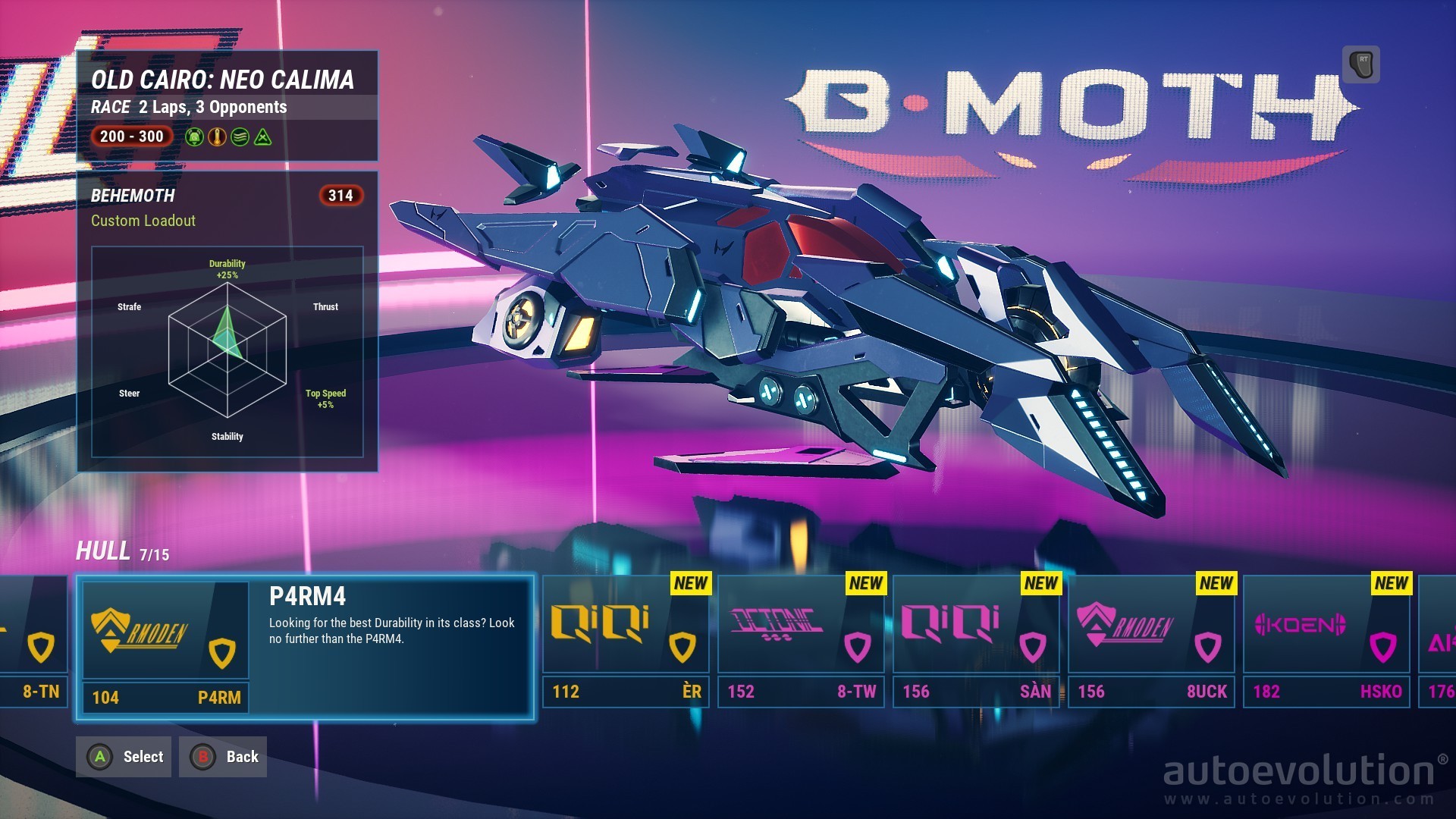Choose the Armoden 8UCK hull card

click(x=1151, y=642)
